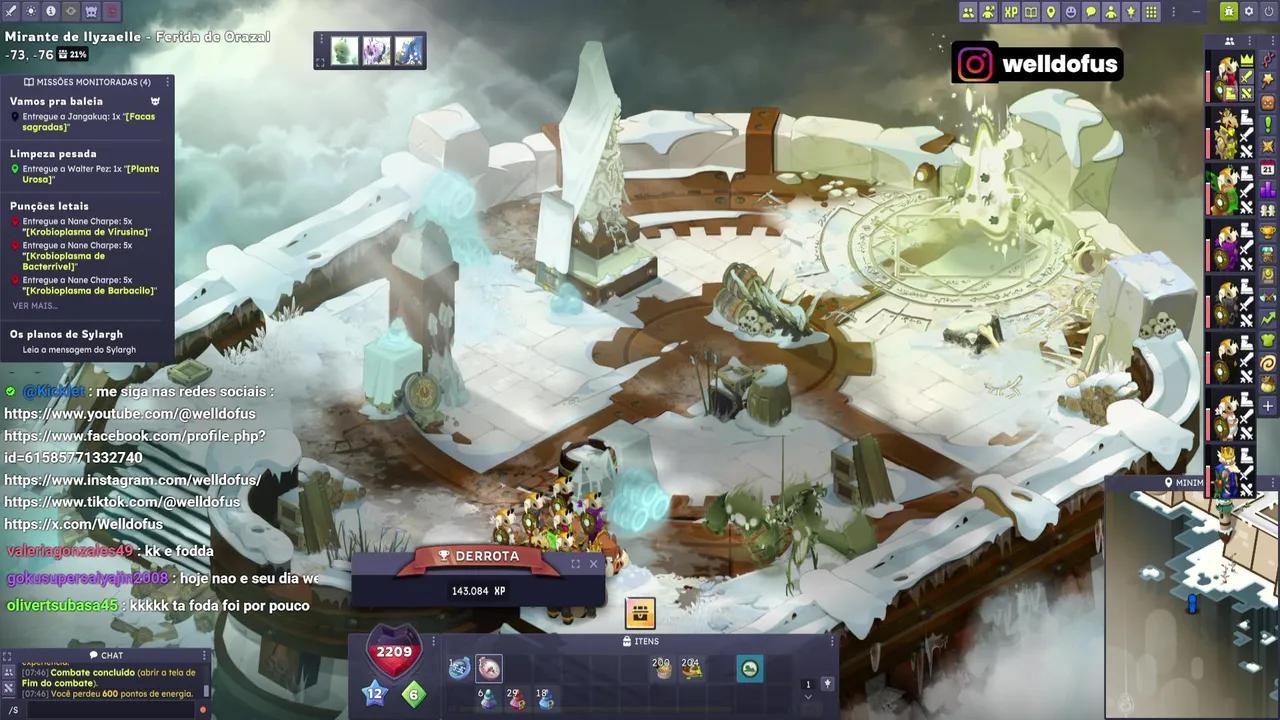Open the friends group icon in top bar
Image resolution: width=1280 pixels, height=720 pixels.
pos(968,12)
